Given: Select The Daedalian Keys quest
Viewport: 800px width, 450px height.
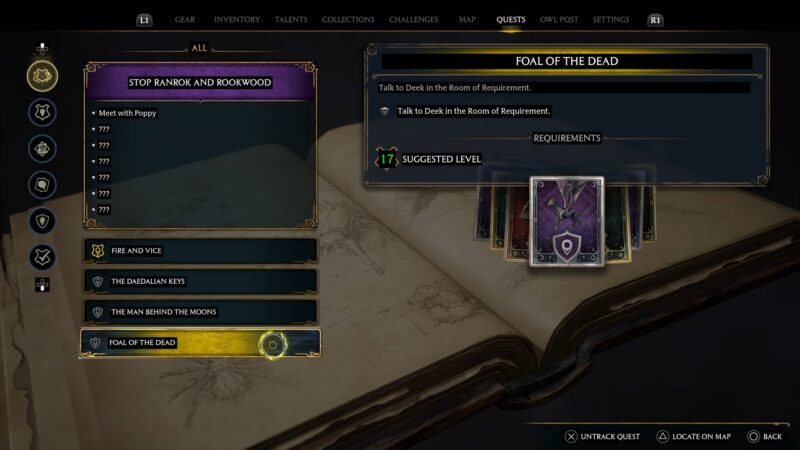Looking at the screenshot, I should (x=200, y=281).
